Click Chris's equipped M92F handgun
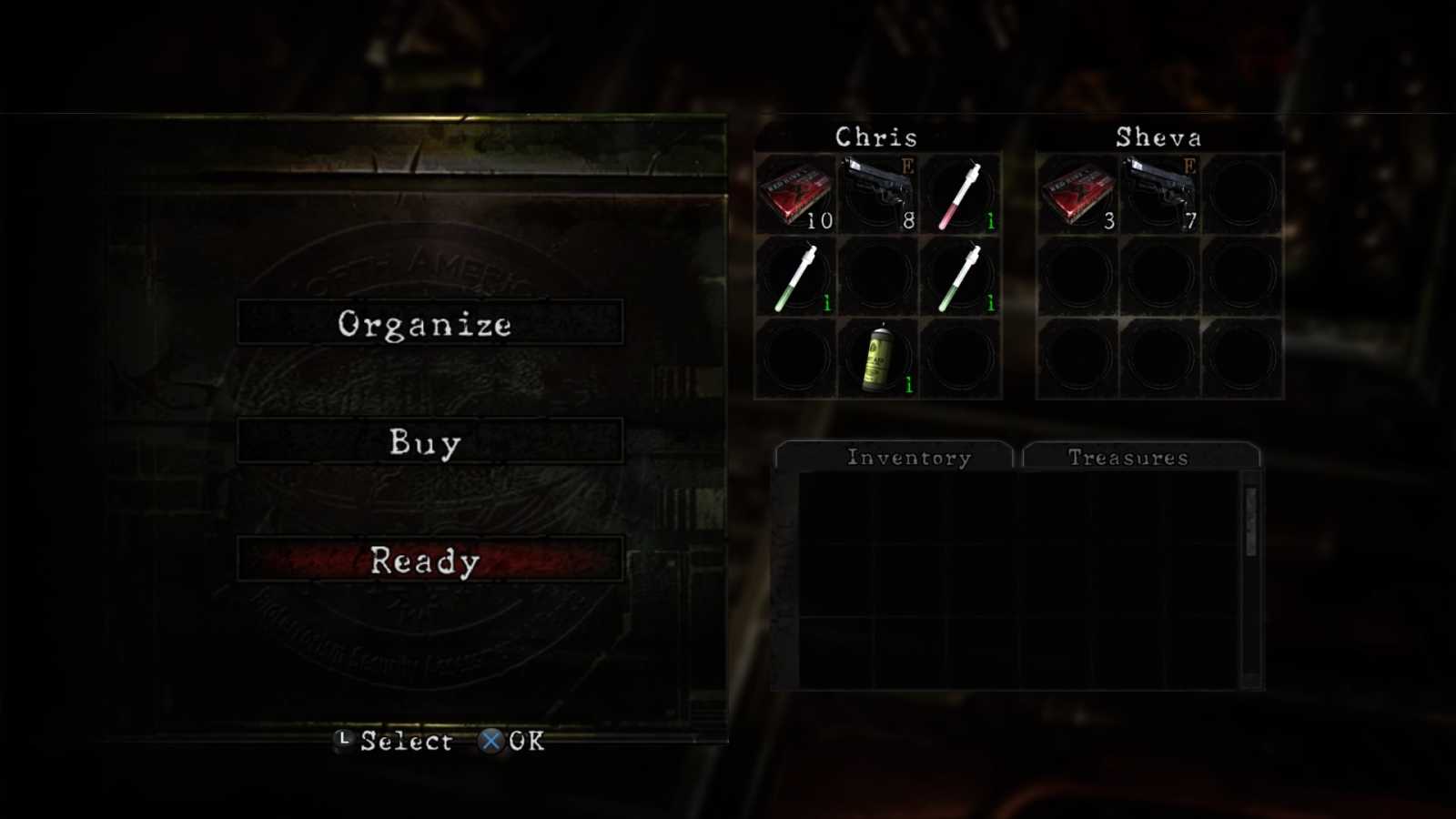This screenshot has height=819, width=1456. coord(876,191)
